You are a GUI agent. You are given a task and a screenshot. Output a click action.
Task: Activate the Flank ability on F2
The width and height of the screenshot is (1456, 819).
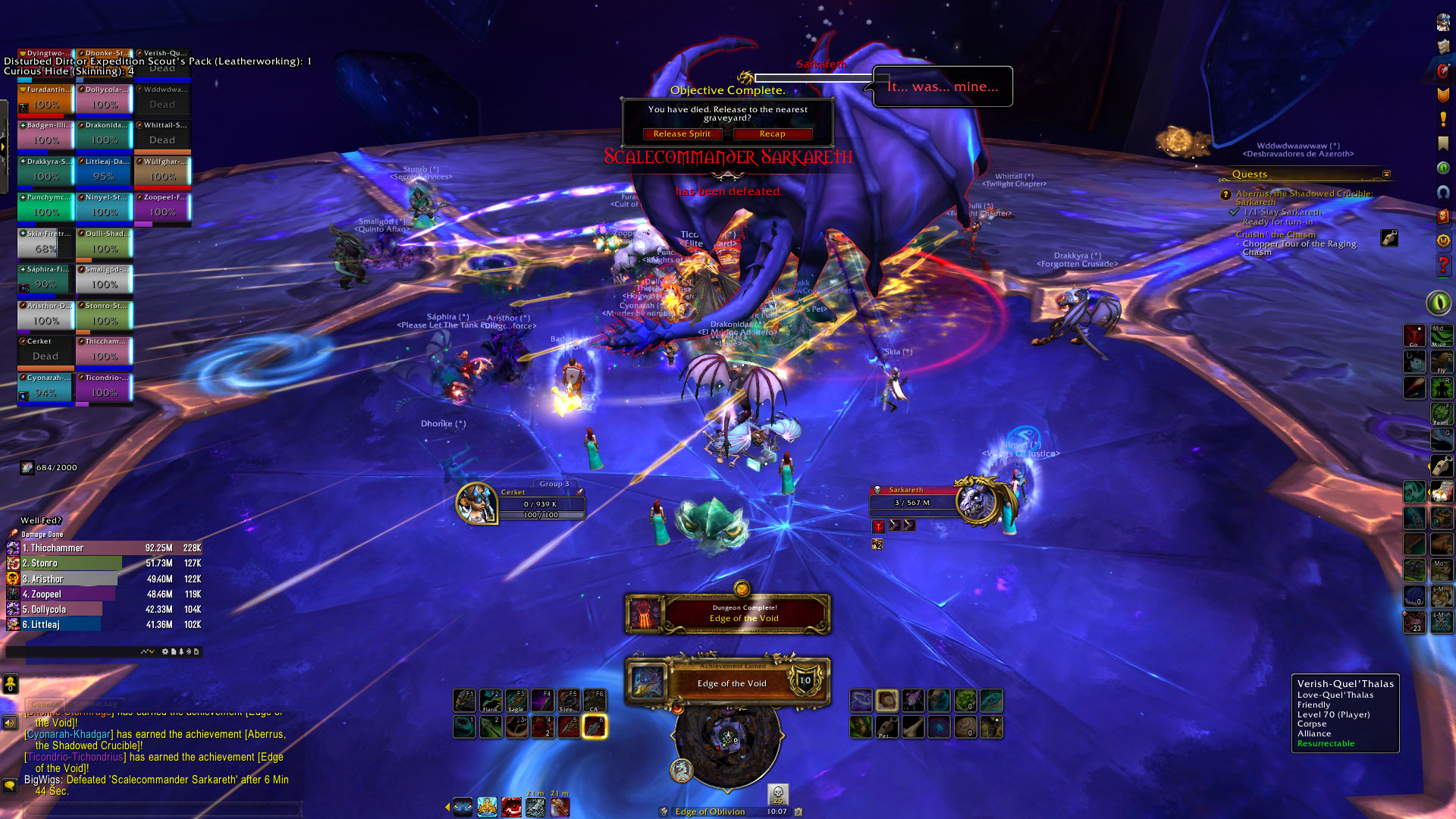pos(491,700)
